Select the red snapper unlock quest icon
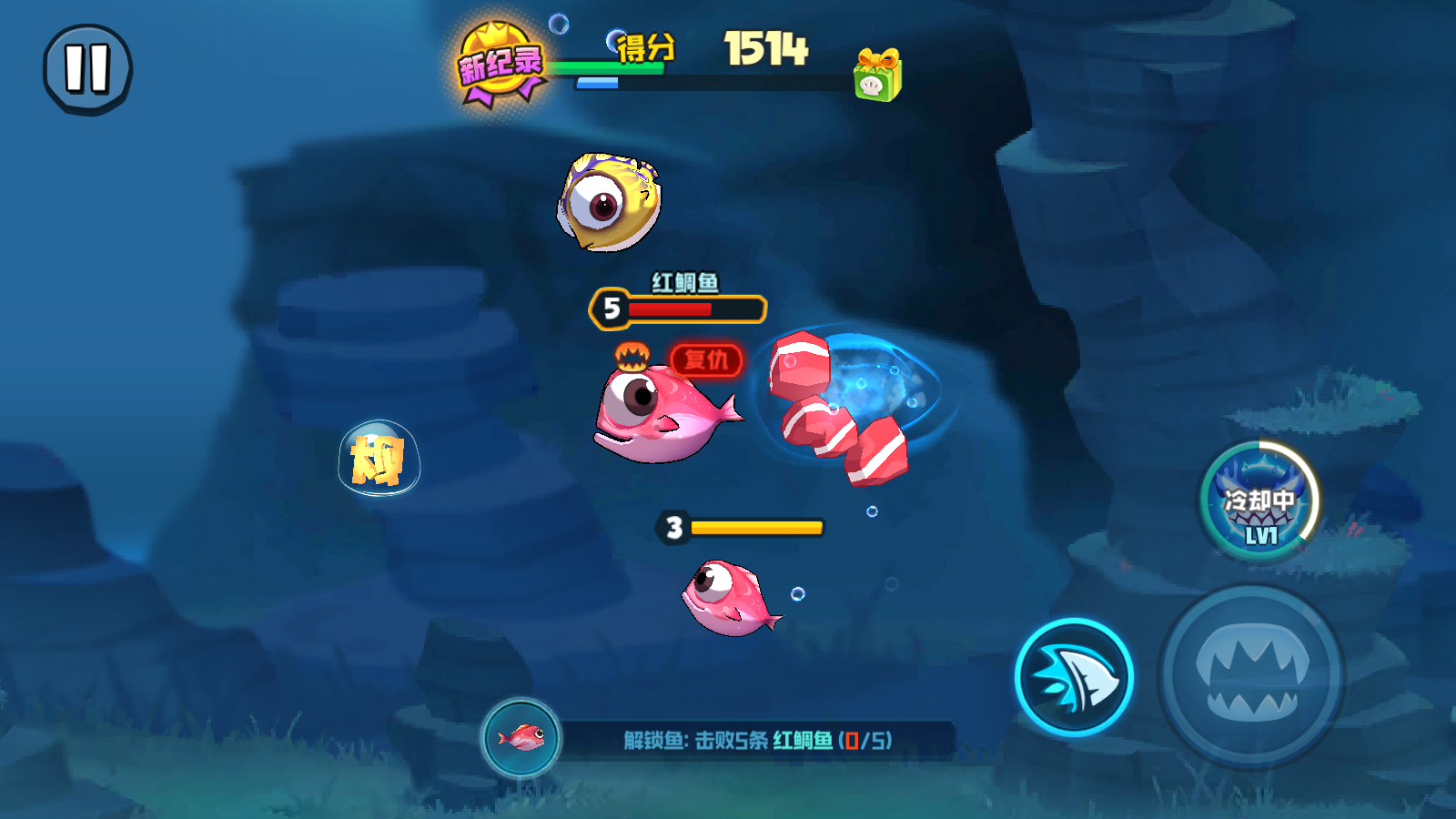The width and height of the screenshot is (1456, 819). (521, 738)
